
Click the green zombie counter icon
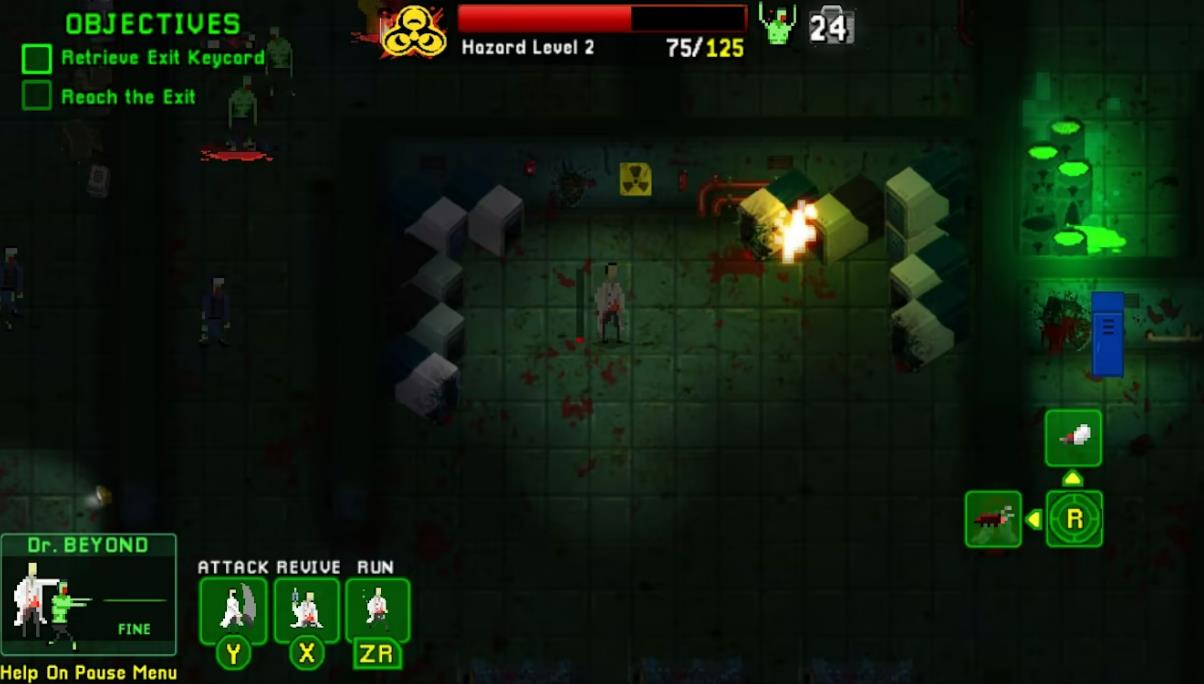777,24
